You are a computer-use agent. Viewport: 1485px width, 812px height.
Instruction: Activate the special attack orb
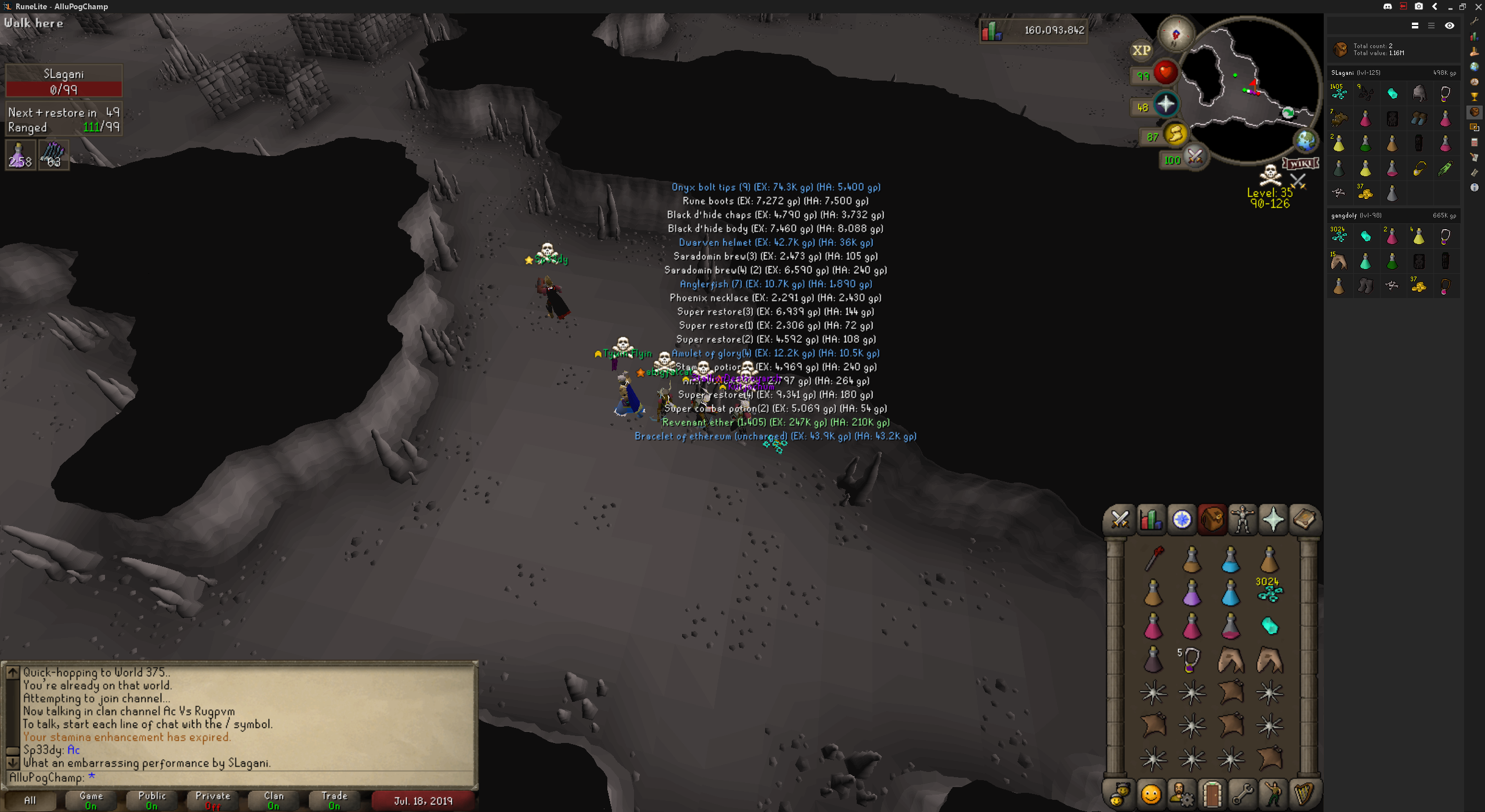point(1194,157)
